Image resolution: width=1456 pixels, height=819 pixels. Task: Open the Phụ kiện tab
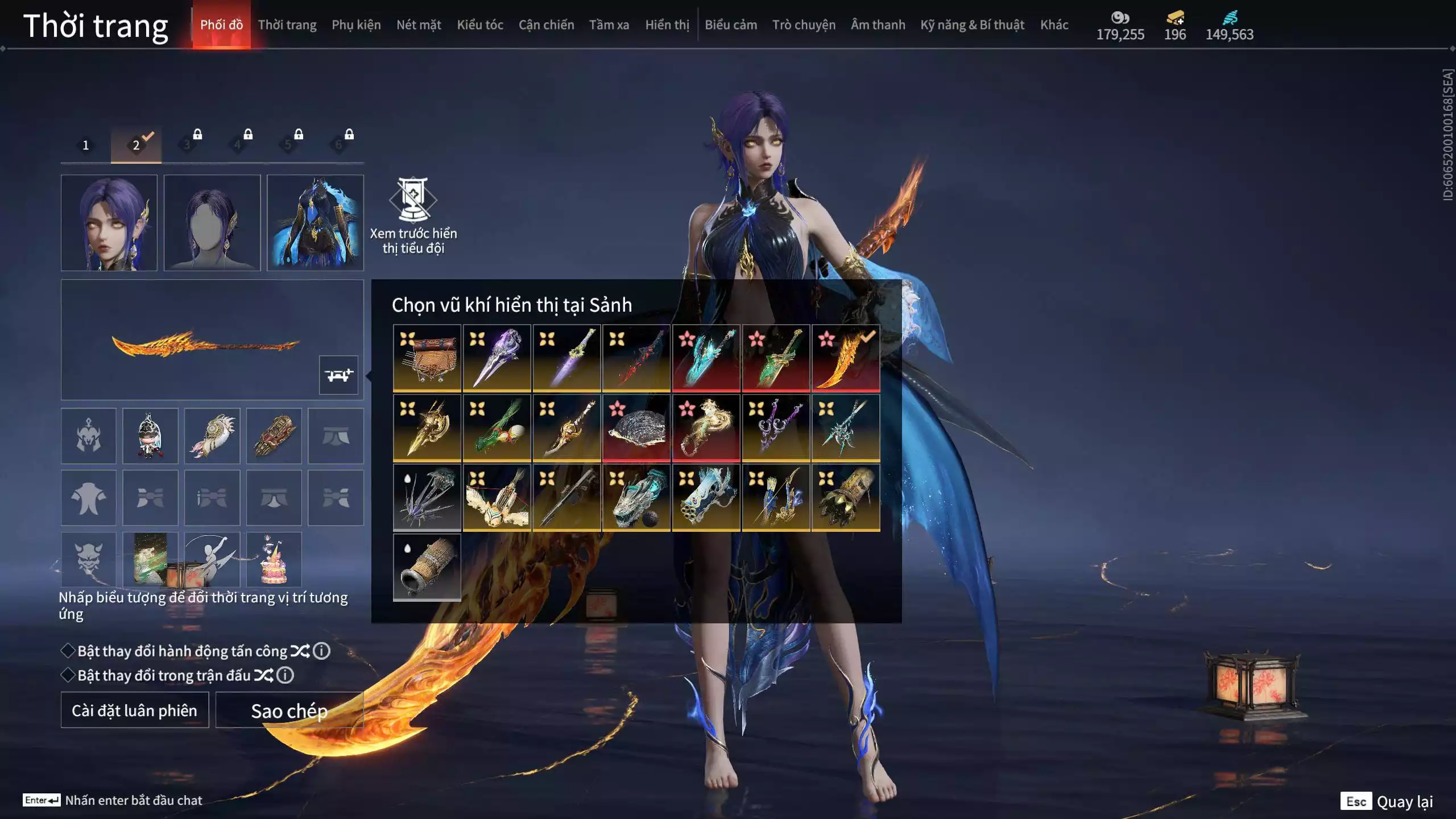tap(356, 25)
